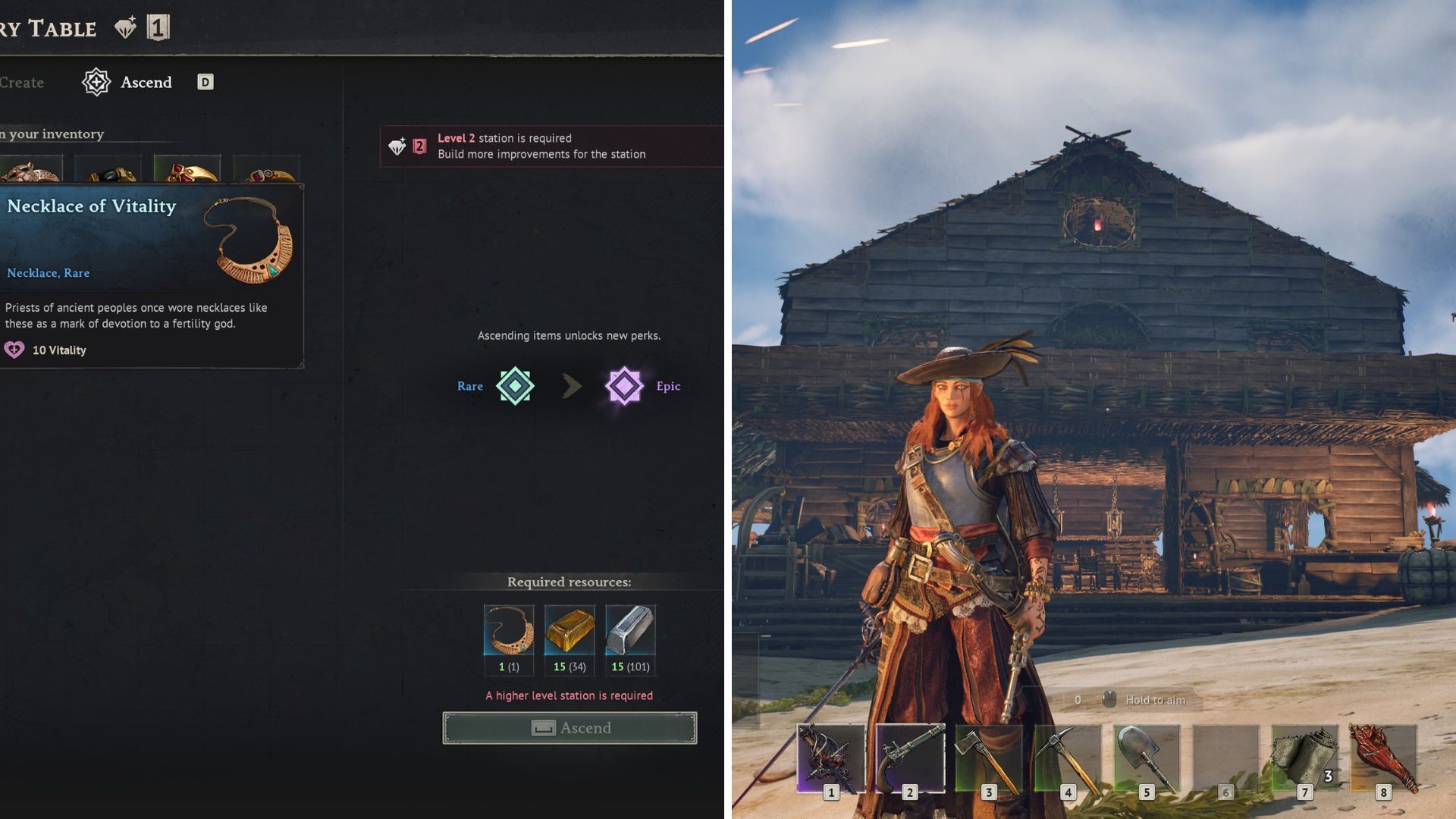The width and height of the screenshot is (1456, 819).
Task: Select the copper animal-head ring
Action: 30,170
